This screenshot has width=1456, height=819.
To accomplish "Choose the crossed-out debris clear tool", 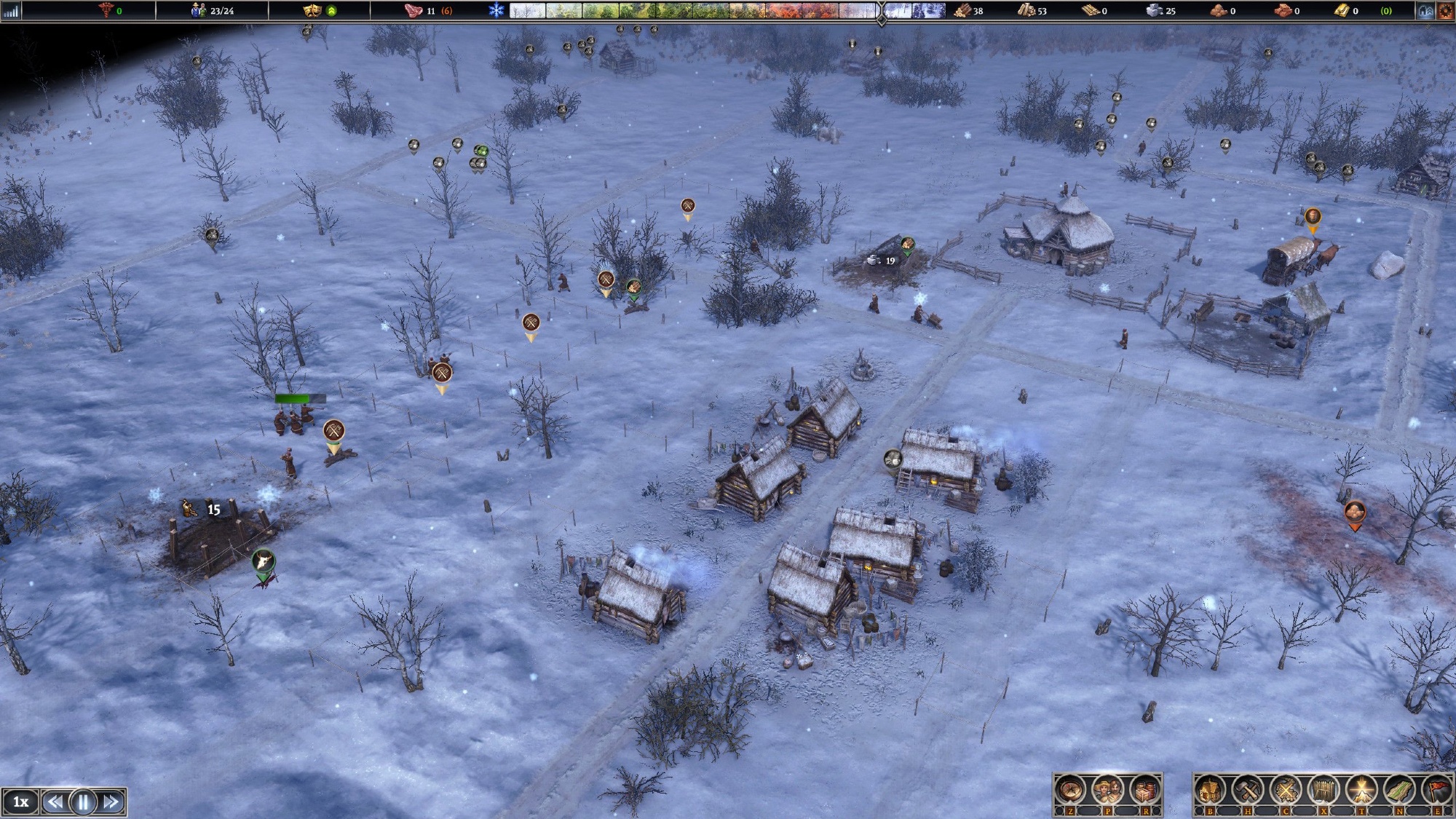I will [x=1286, y=790].
